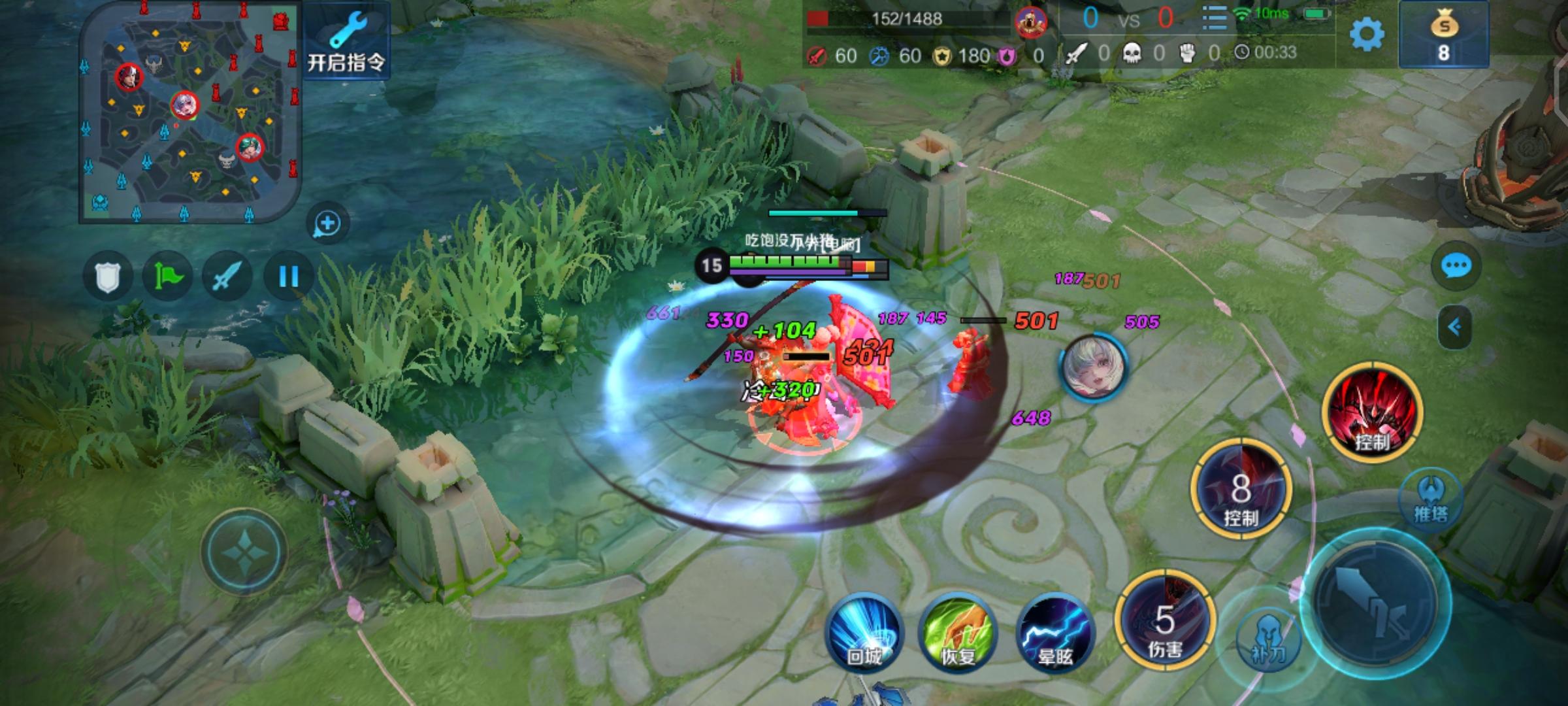1568x706 pixels.
Task: Tap the 开启指令 wrench button
Action: (x=346, y=41)
